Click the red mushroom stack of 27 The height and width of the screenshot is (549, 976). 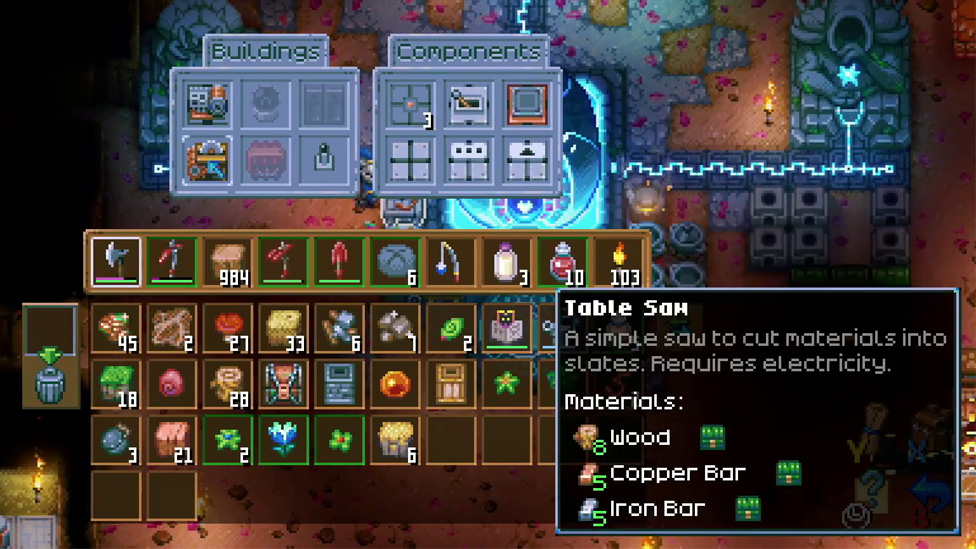(228, 328)
